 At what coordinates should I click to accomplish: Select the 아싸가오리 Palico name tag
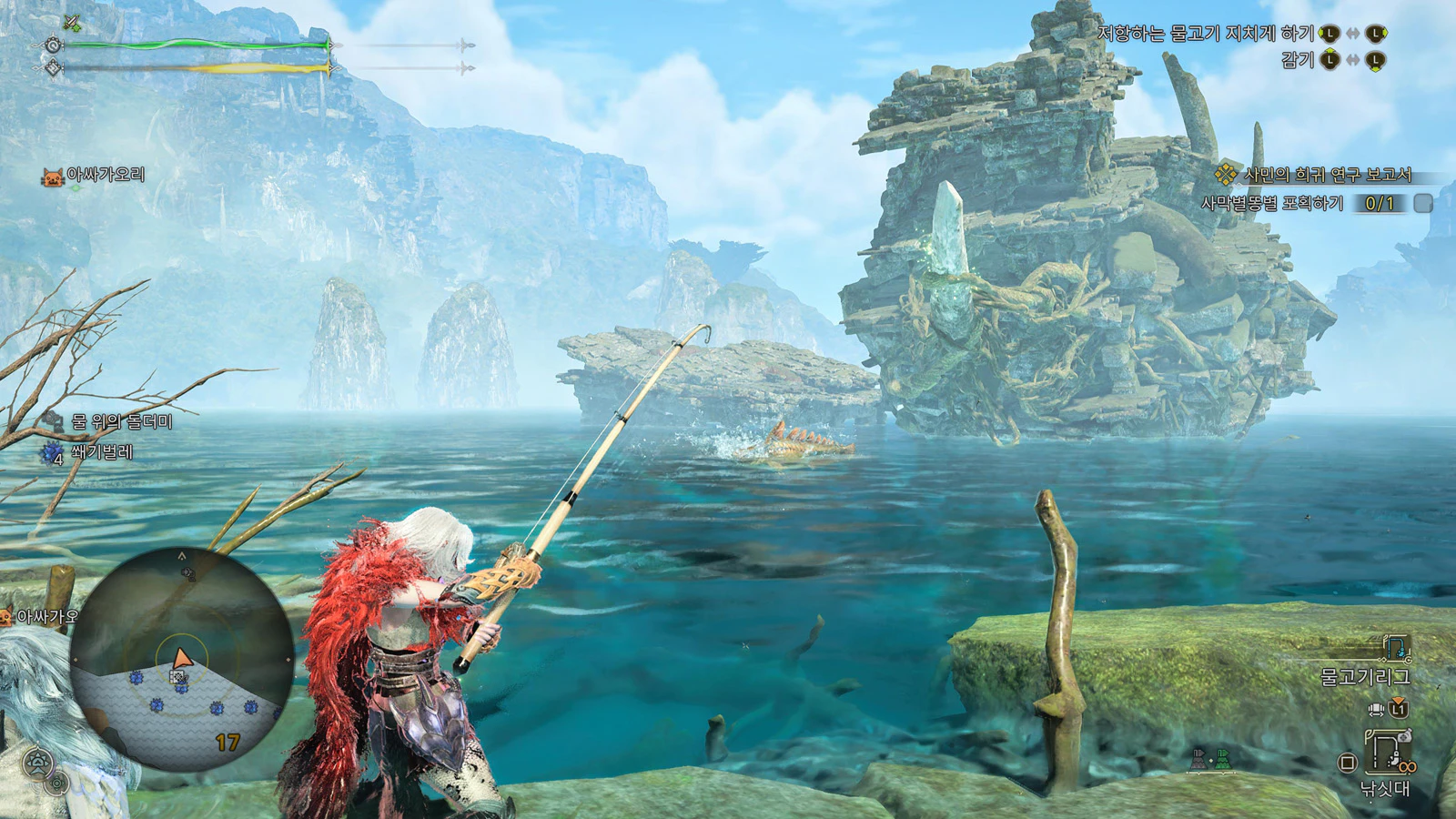(105, 175)
